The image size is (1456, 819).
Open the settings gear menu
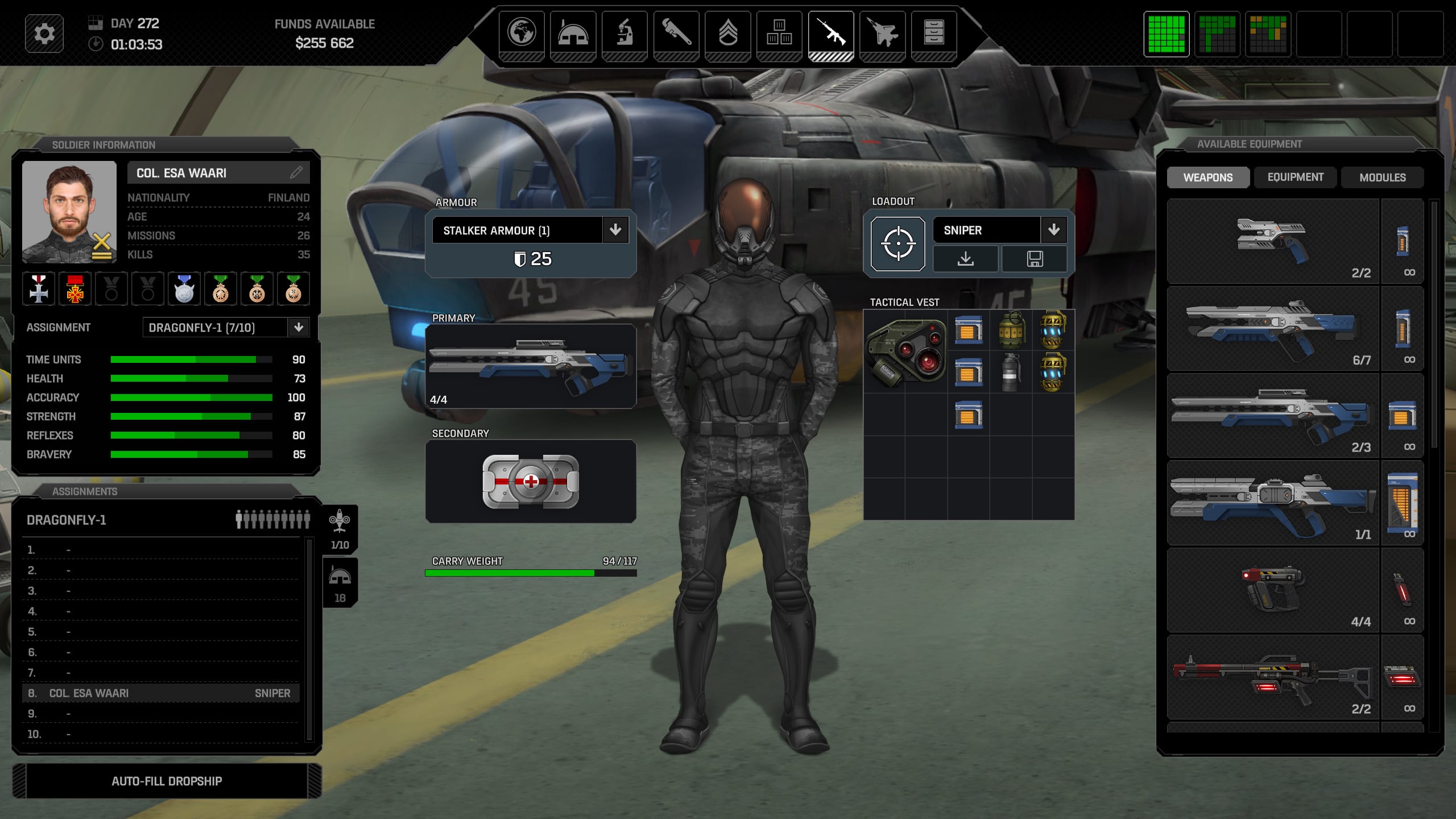[44, 34]
